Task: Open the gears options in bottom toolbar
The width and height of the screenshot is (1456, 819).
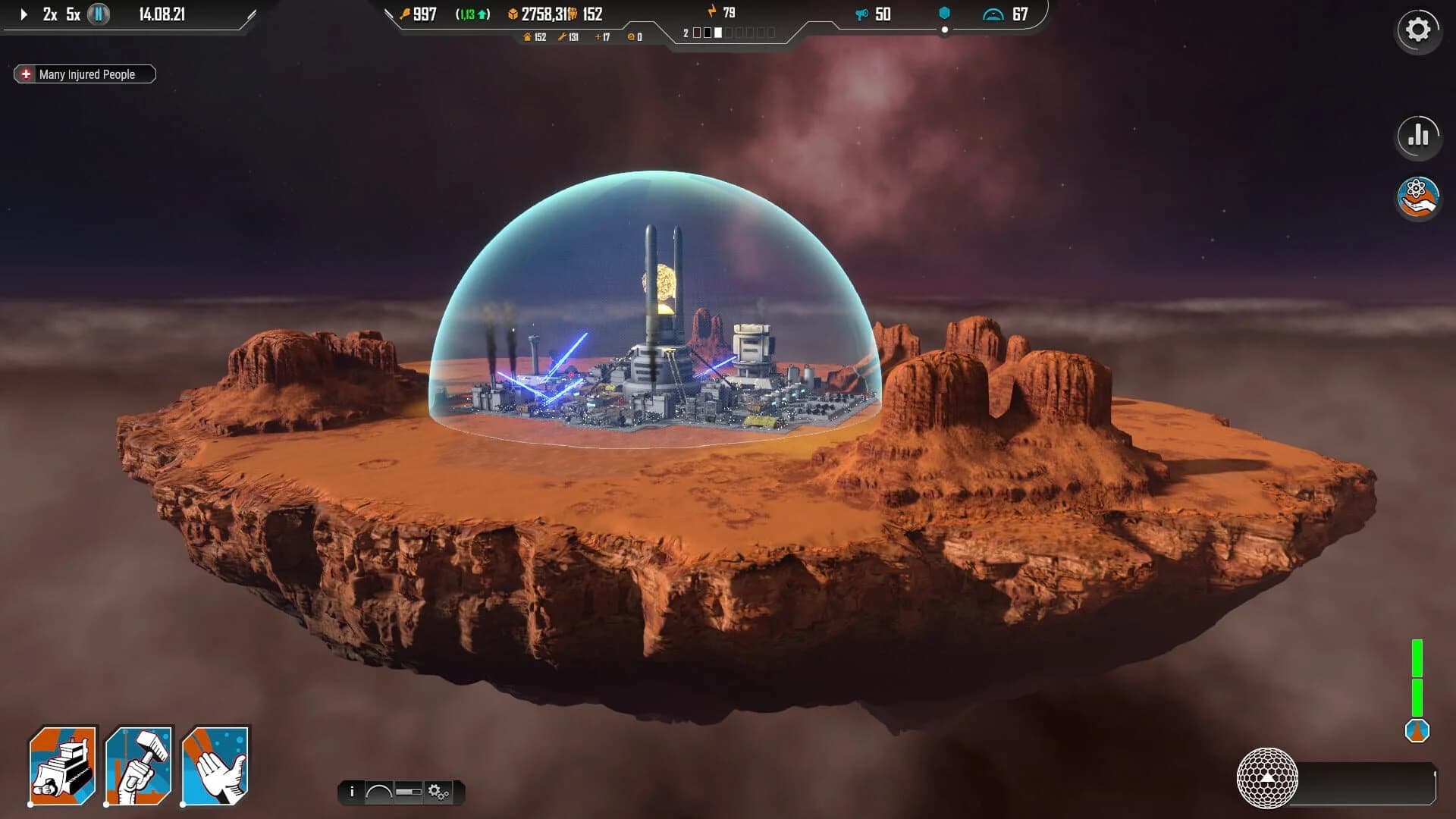Action: [436, 792]
